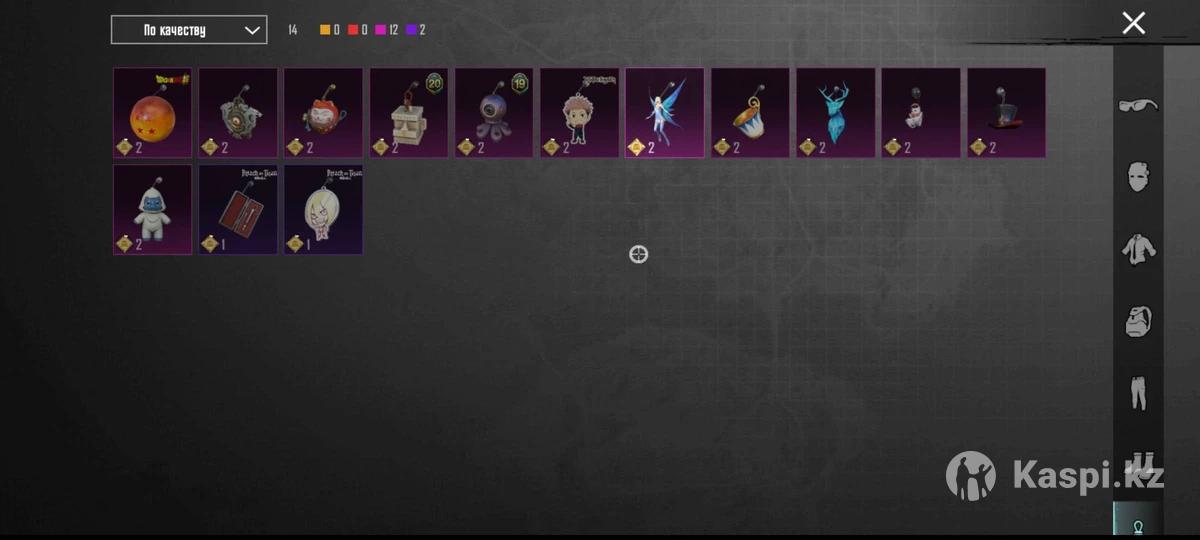
Task: Select the grey mechanical eye charm
Action: click(238, 112)
